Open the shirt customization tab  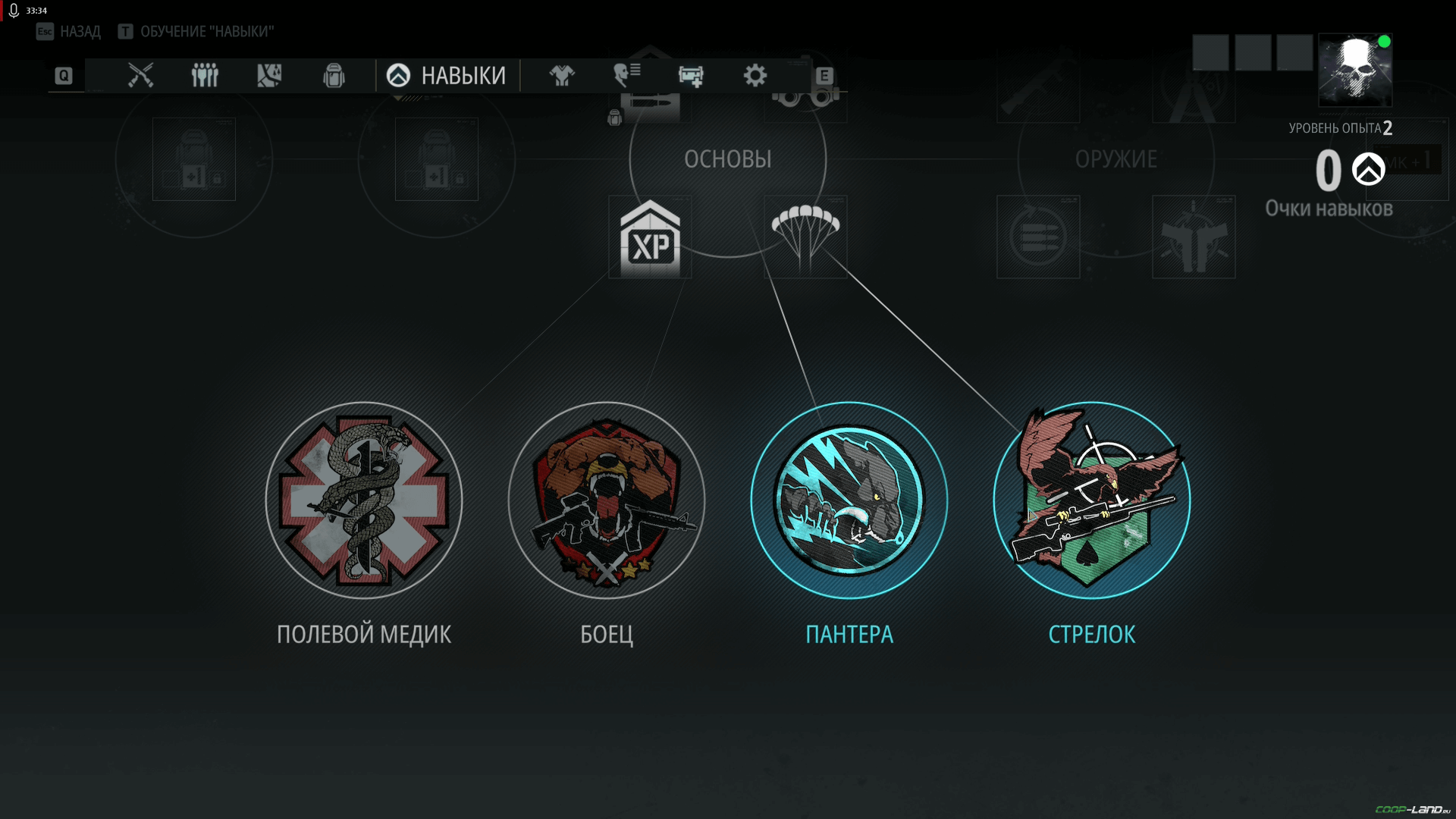(x=562, y=75)
